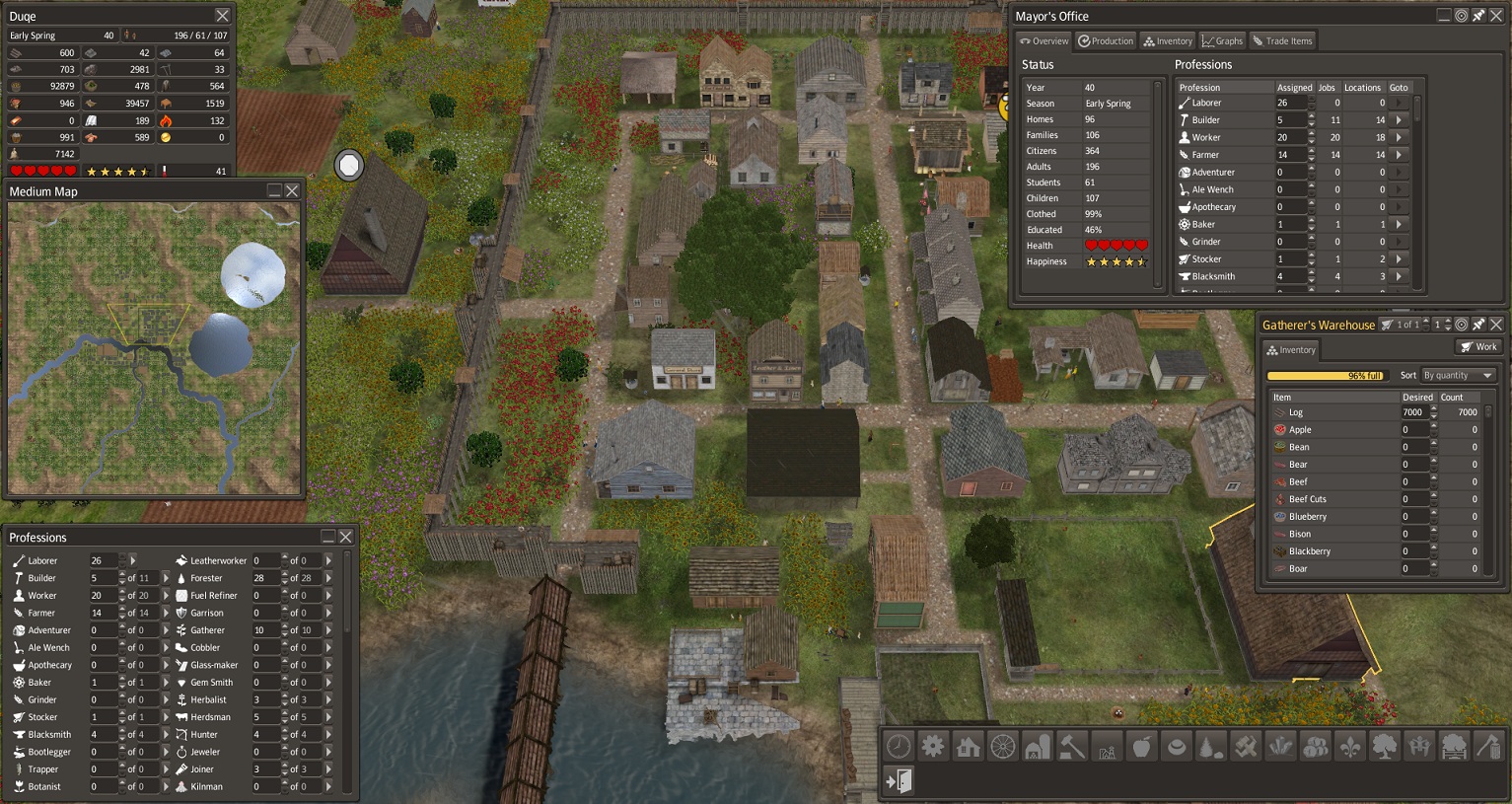
Task: Close the Gatherer's Warehouse window
Action: (x=1496, y=325)
